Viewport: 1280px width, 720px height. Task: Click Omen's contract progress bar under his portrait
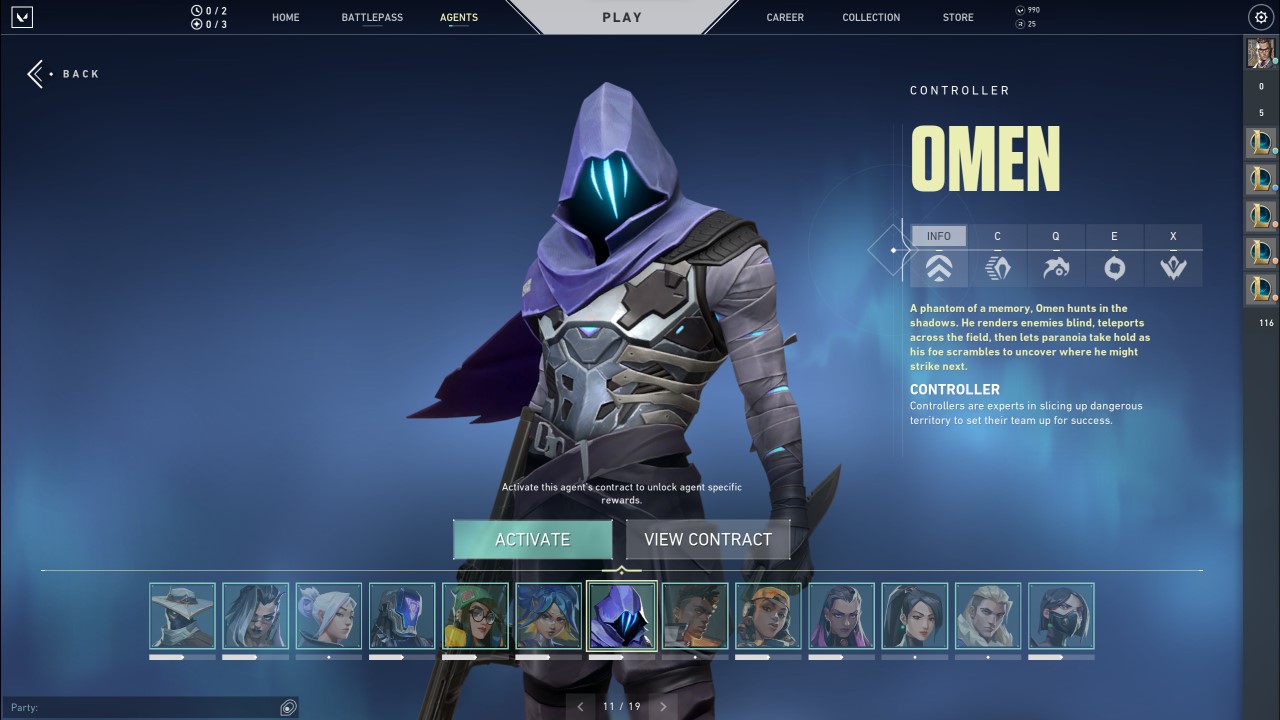[x=621, y=657]
